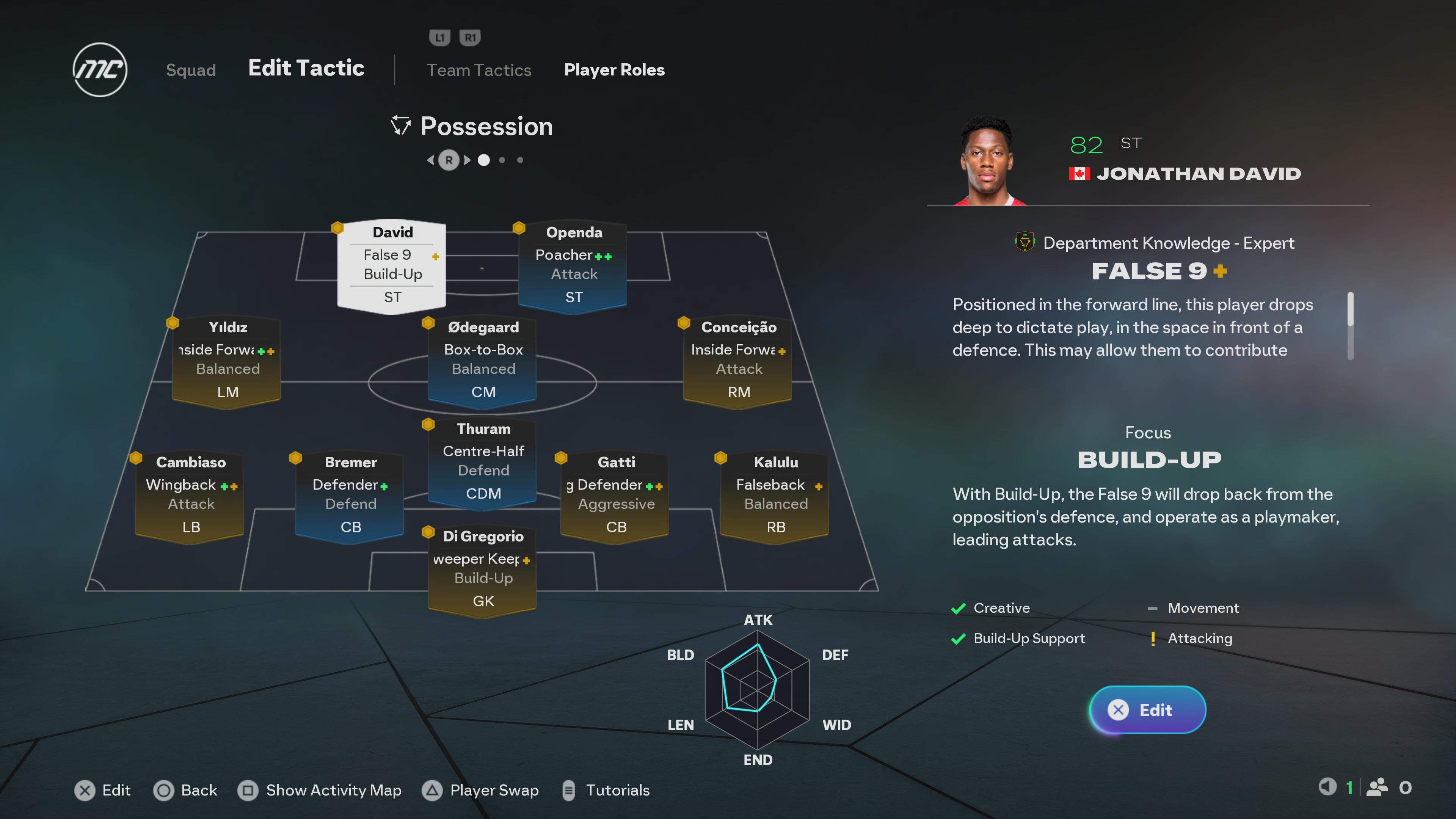Pick Bremer's centre-back card
The width and height of the screenshot is (1456, 819).
coord(350,494)
